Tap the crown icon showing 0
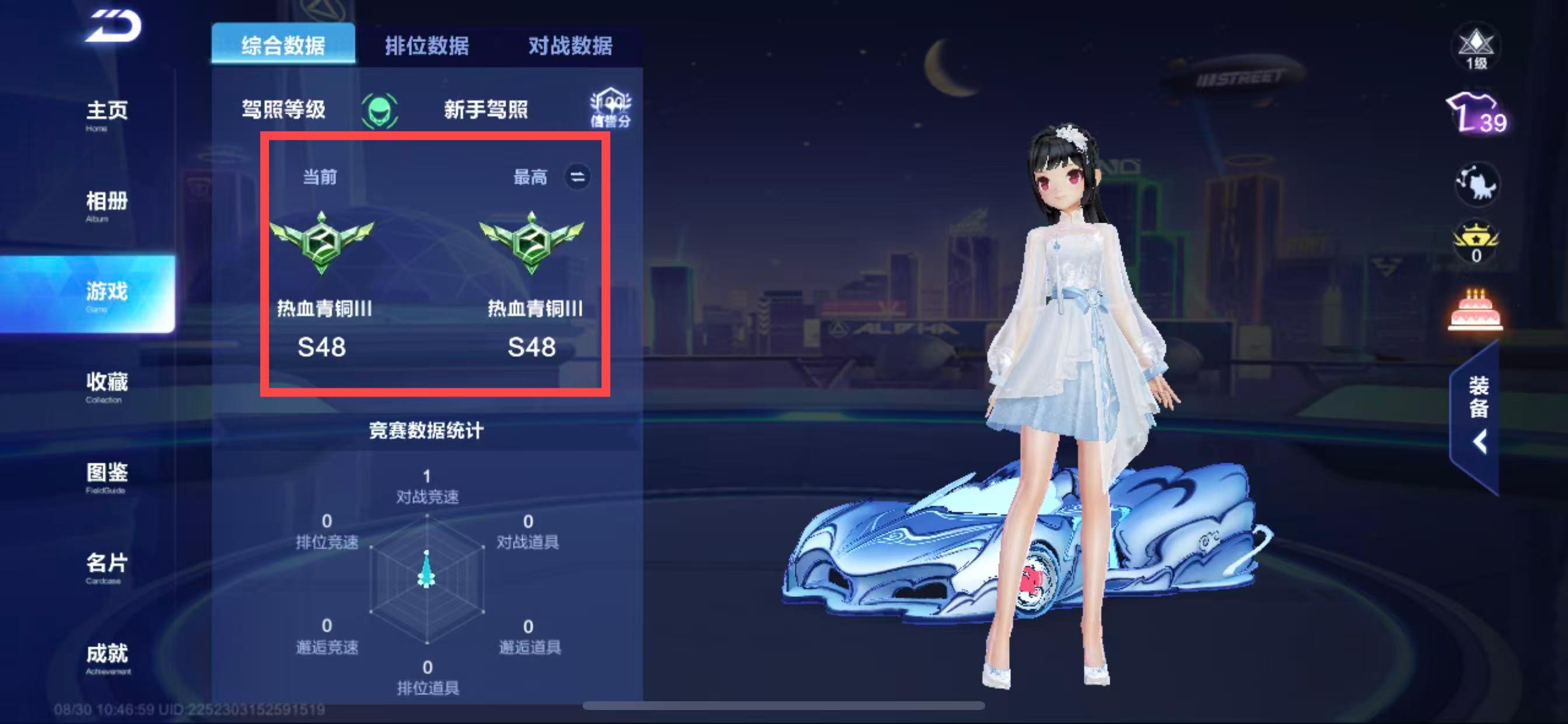 click(1476, 240)
